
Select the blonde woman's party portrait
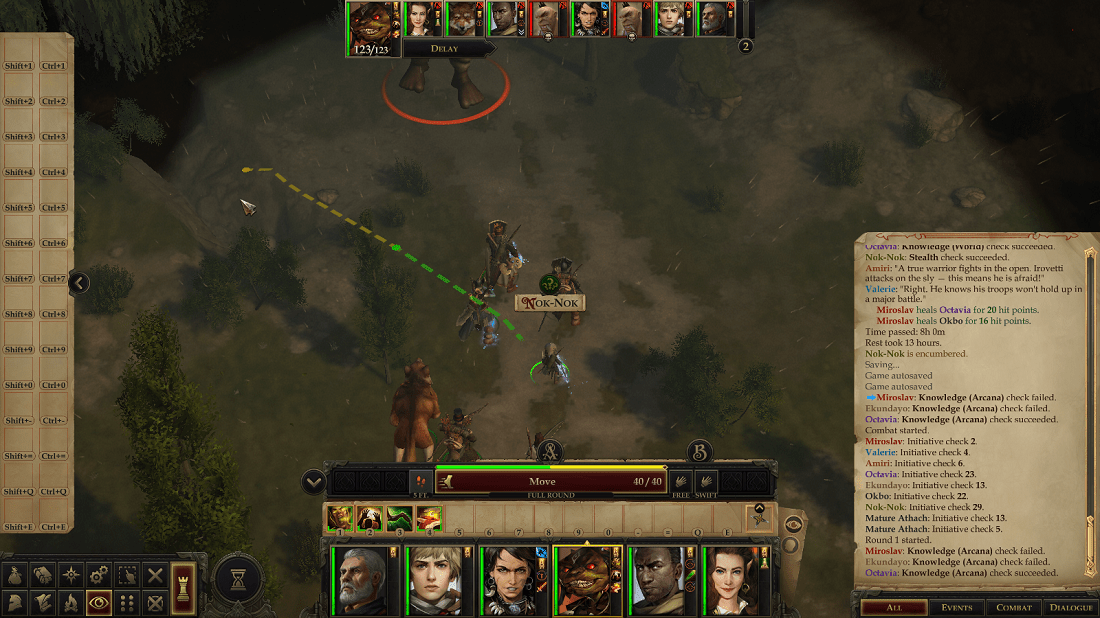[433, 581]
